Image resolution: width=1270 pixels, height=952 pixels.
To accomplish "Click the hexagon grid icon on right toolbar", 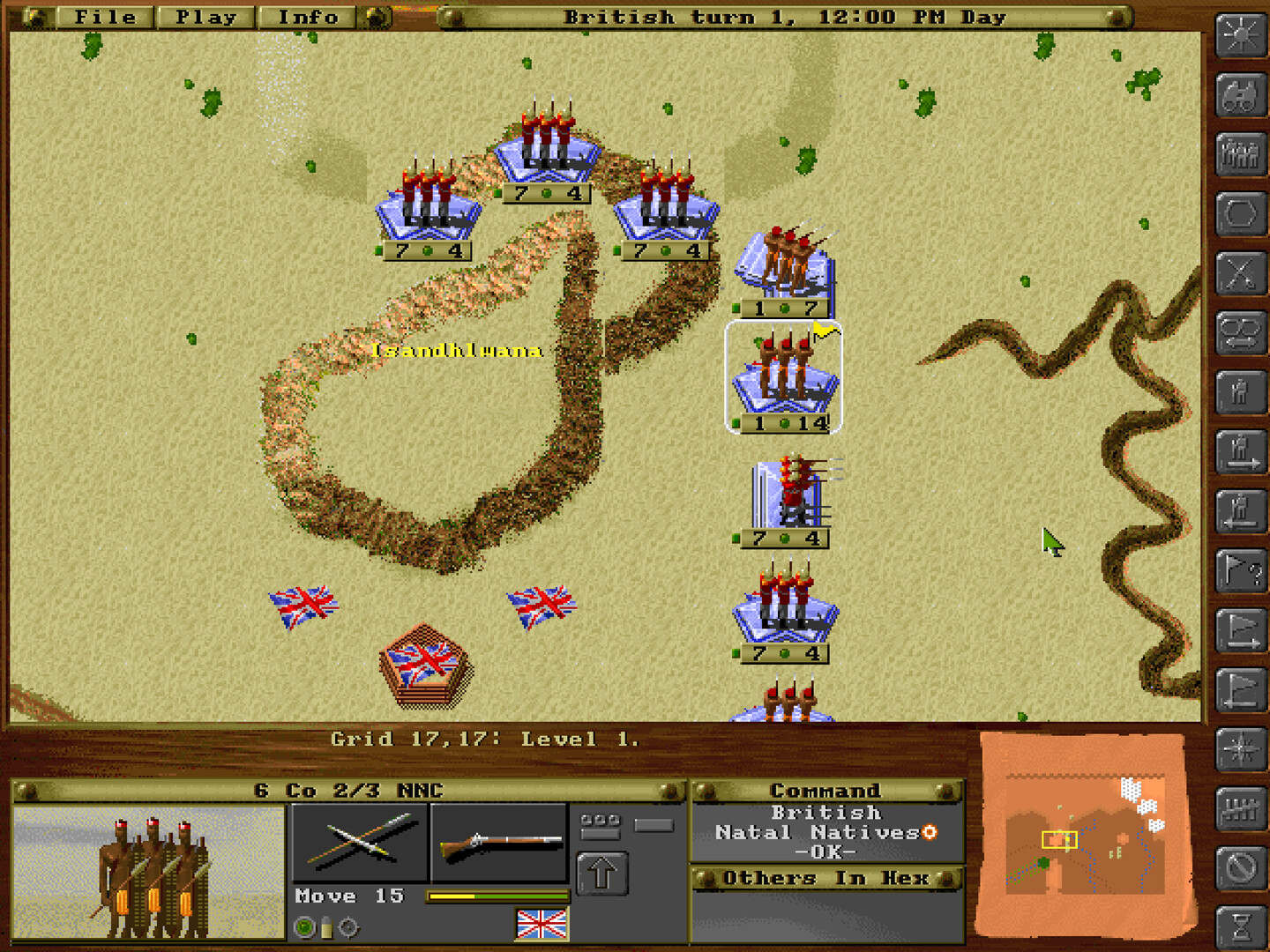I will point(1240,212).
